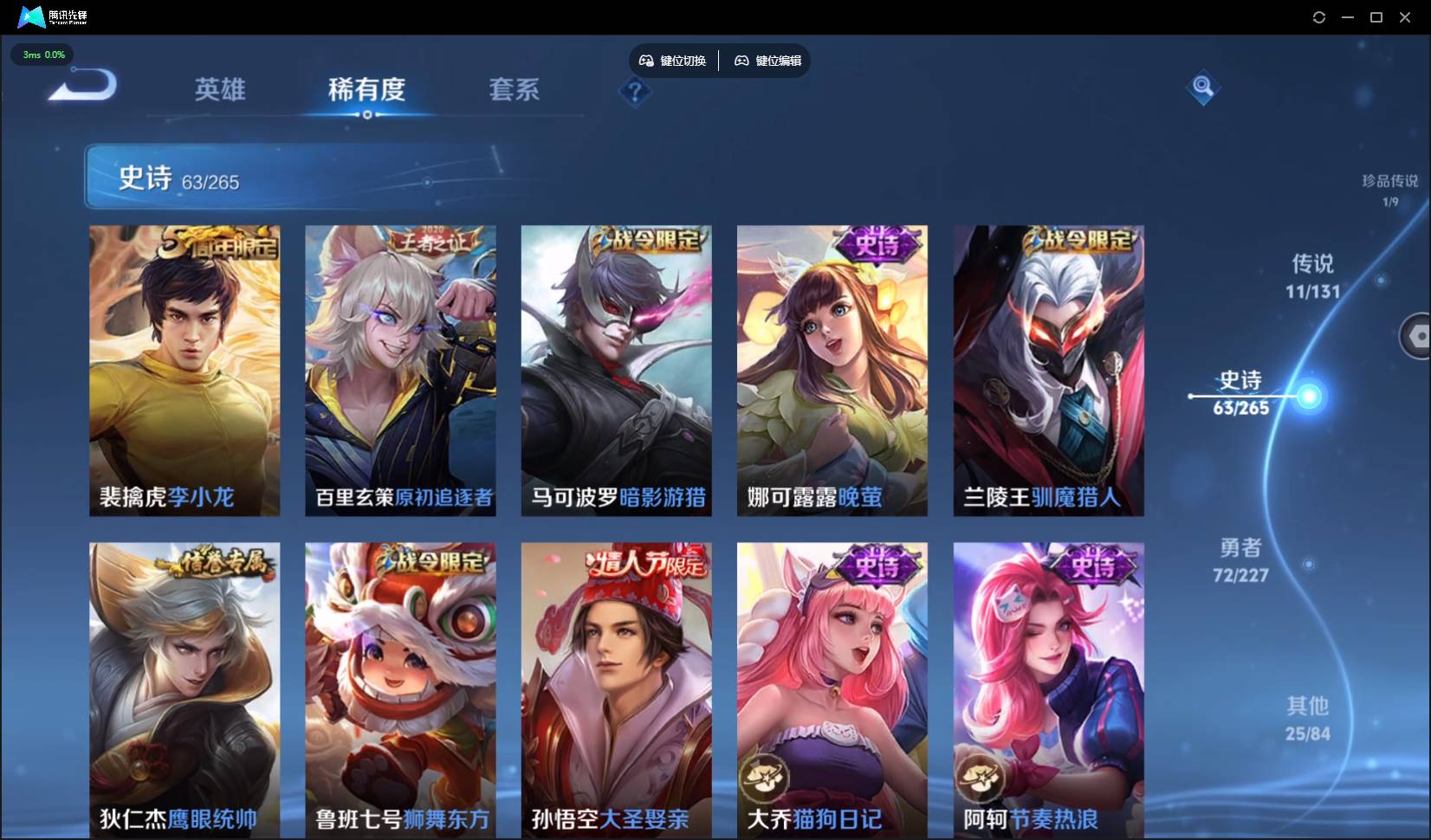The height and width of the screenshot is (840, 1431).
Task: Switch to the 套系 tab
Action: tap(513, 90)
